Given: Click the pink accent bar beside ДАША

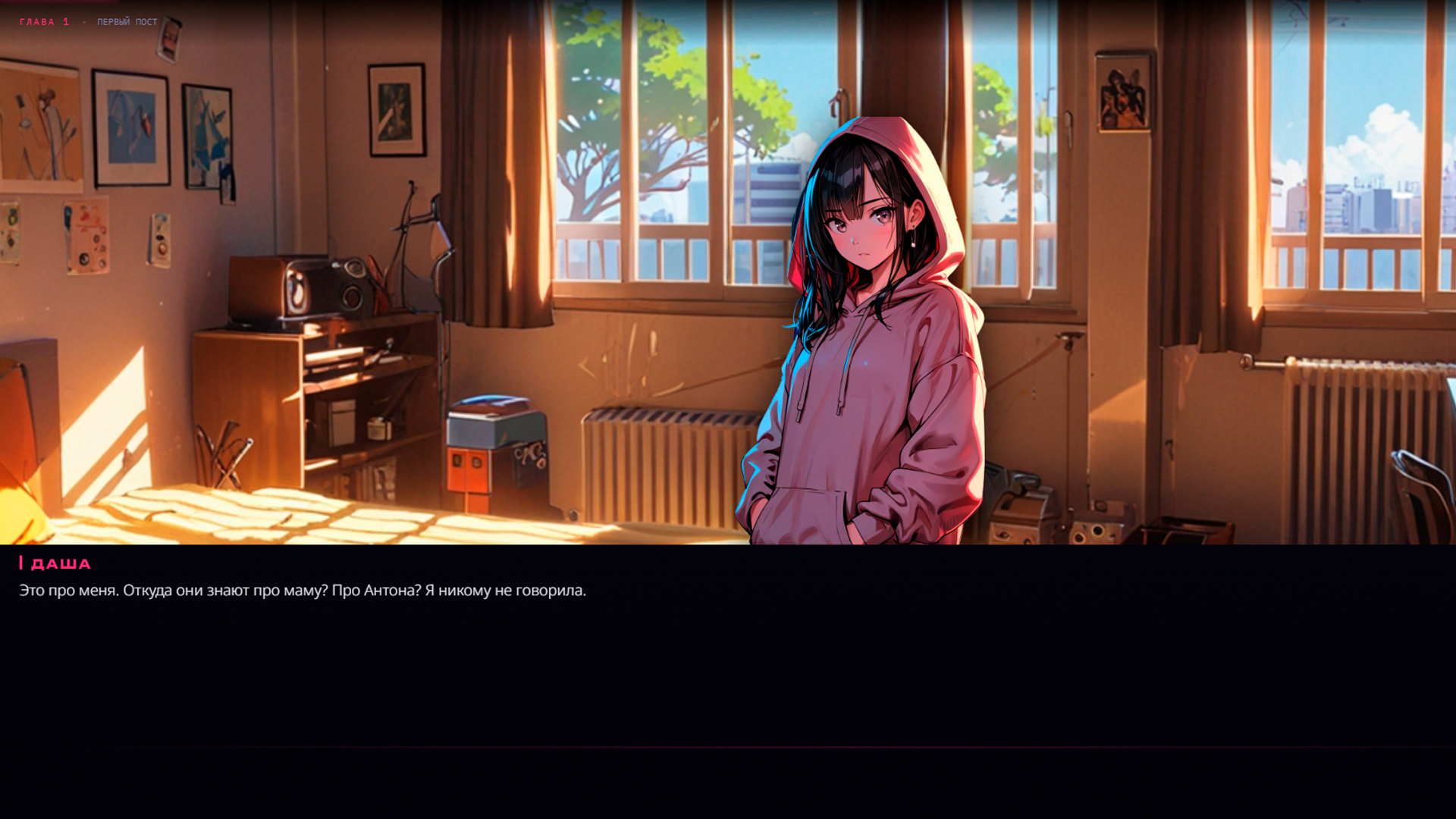Looking at the screenshot, I should point(20,563).
